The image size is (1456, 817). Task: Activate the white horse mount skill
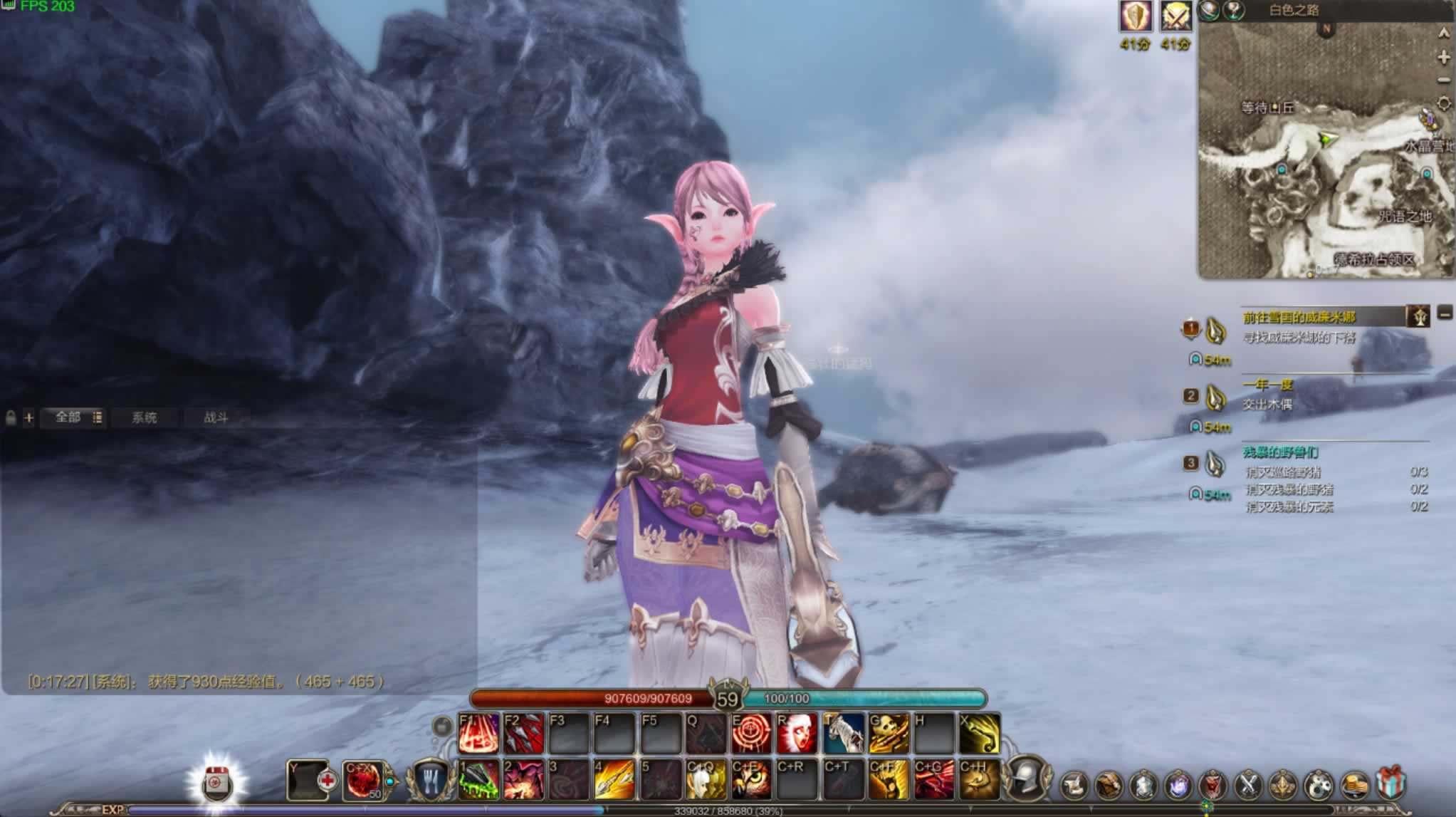[x=843, y=734]
